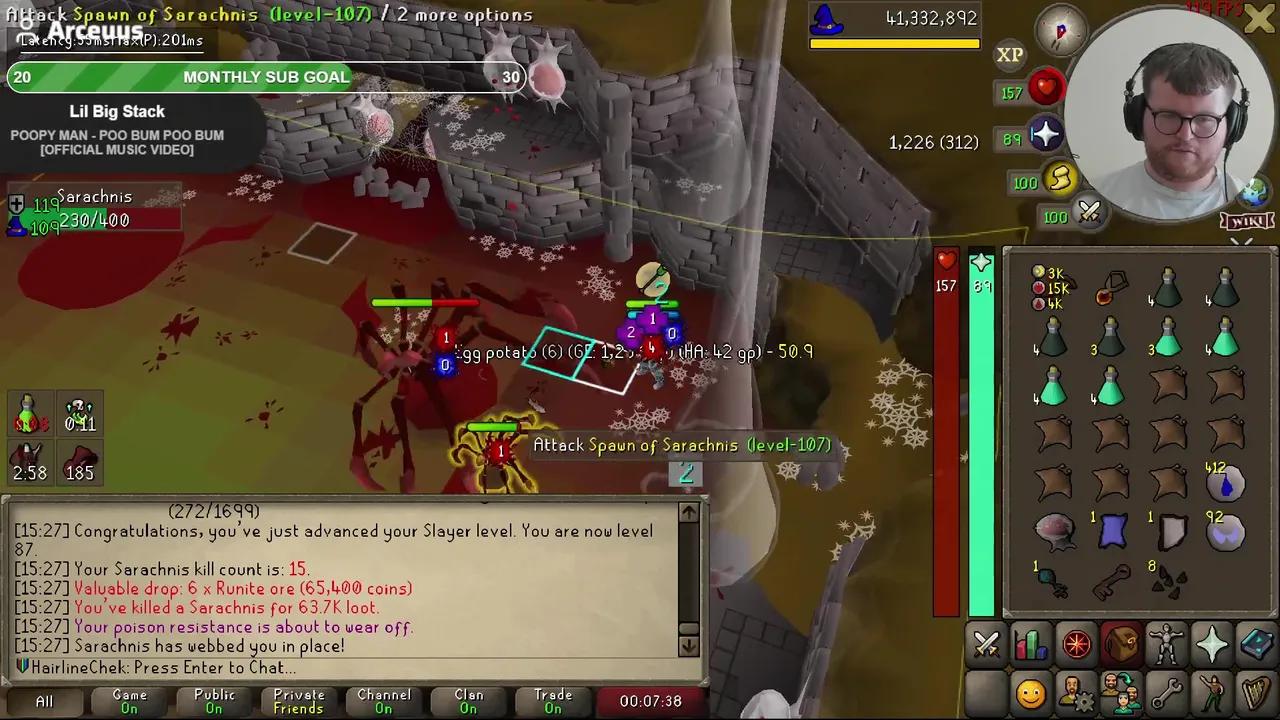
Task: Open the Music player tab
Action: (x=1257, y=690)
